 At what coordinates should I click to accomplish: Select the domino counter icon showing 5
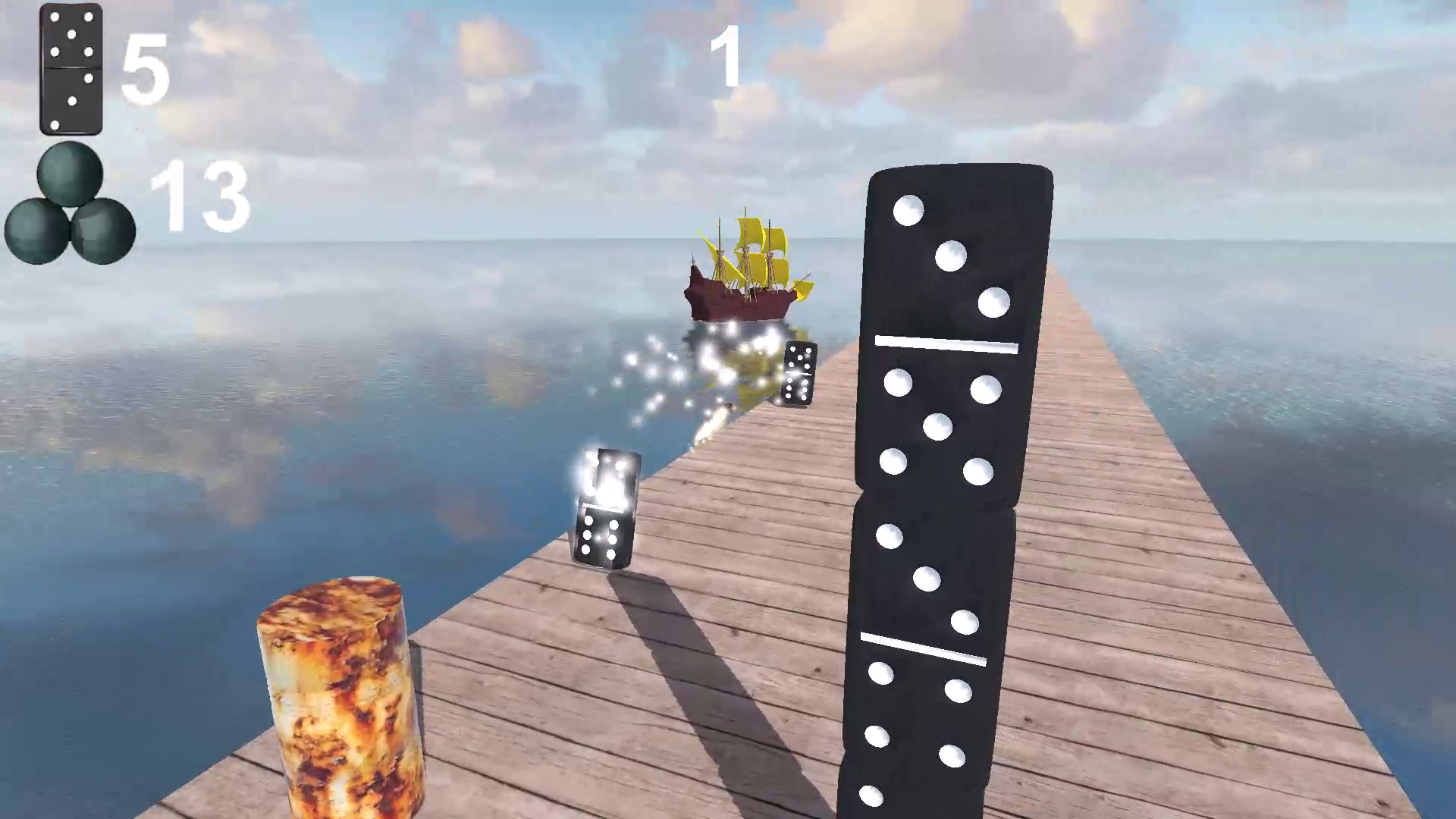click(71, 68)
